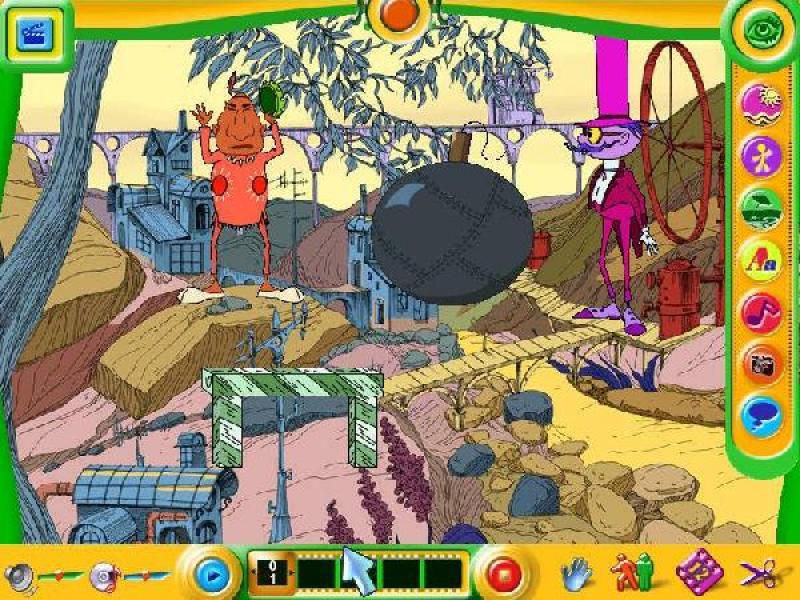The image size is (800, 600).
Task: Open the yellow figure characters category
Action: pos(760,156)
